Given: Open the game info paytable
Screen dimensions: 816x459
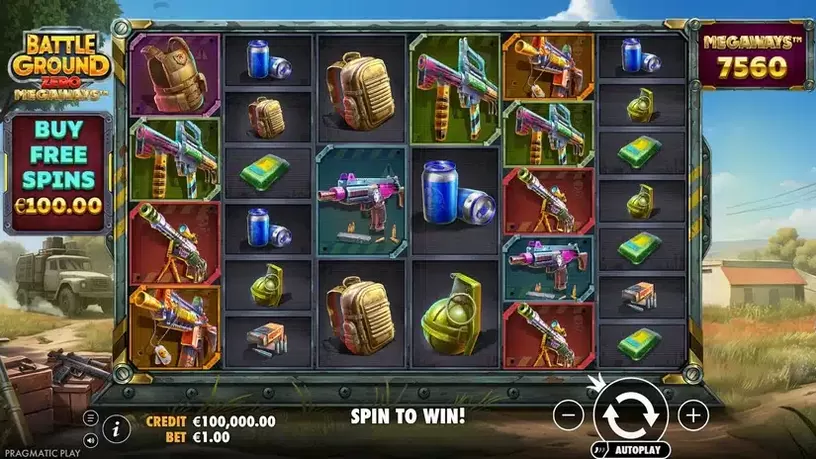Looking at the screenshot, I should tap(117, 428).
